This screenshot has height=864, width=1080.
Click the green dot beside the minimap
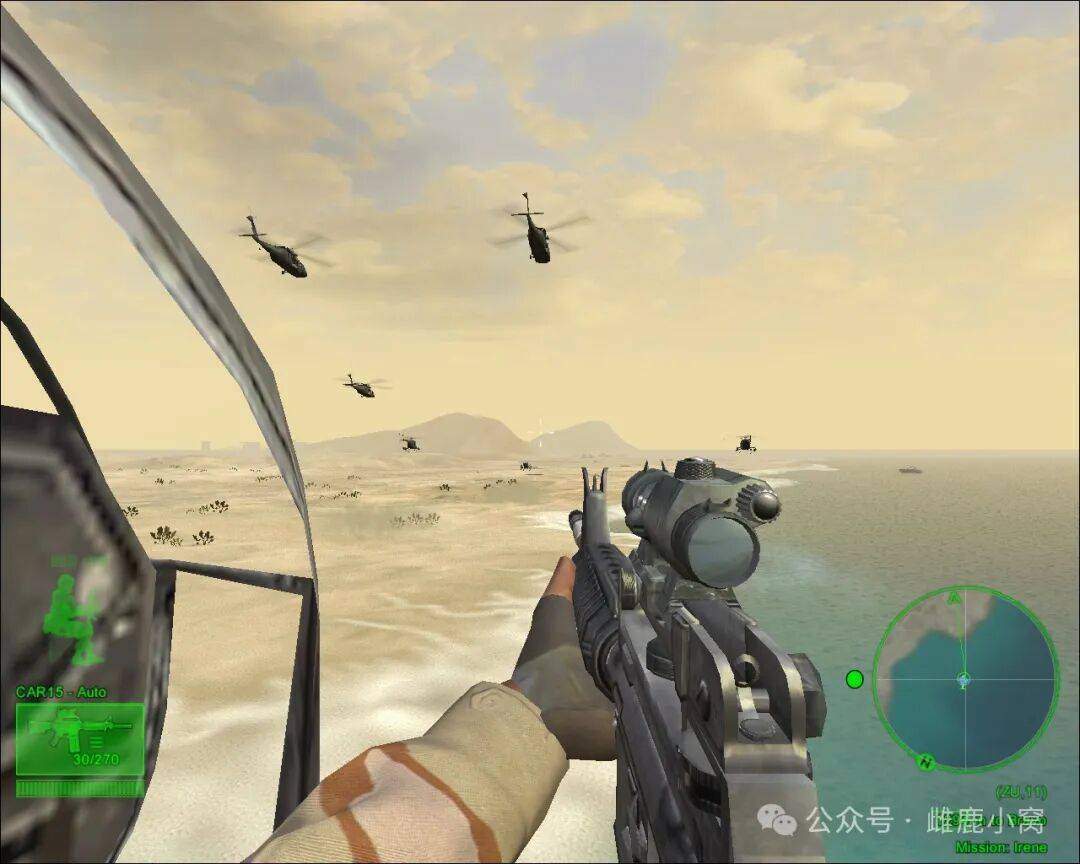click(854, 679)
